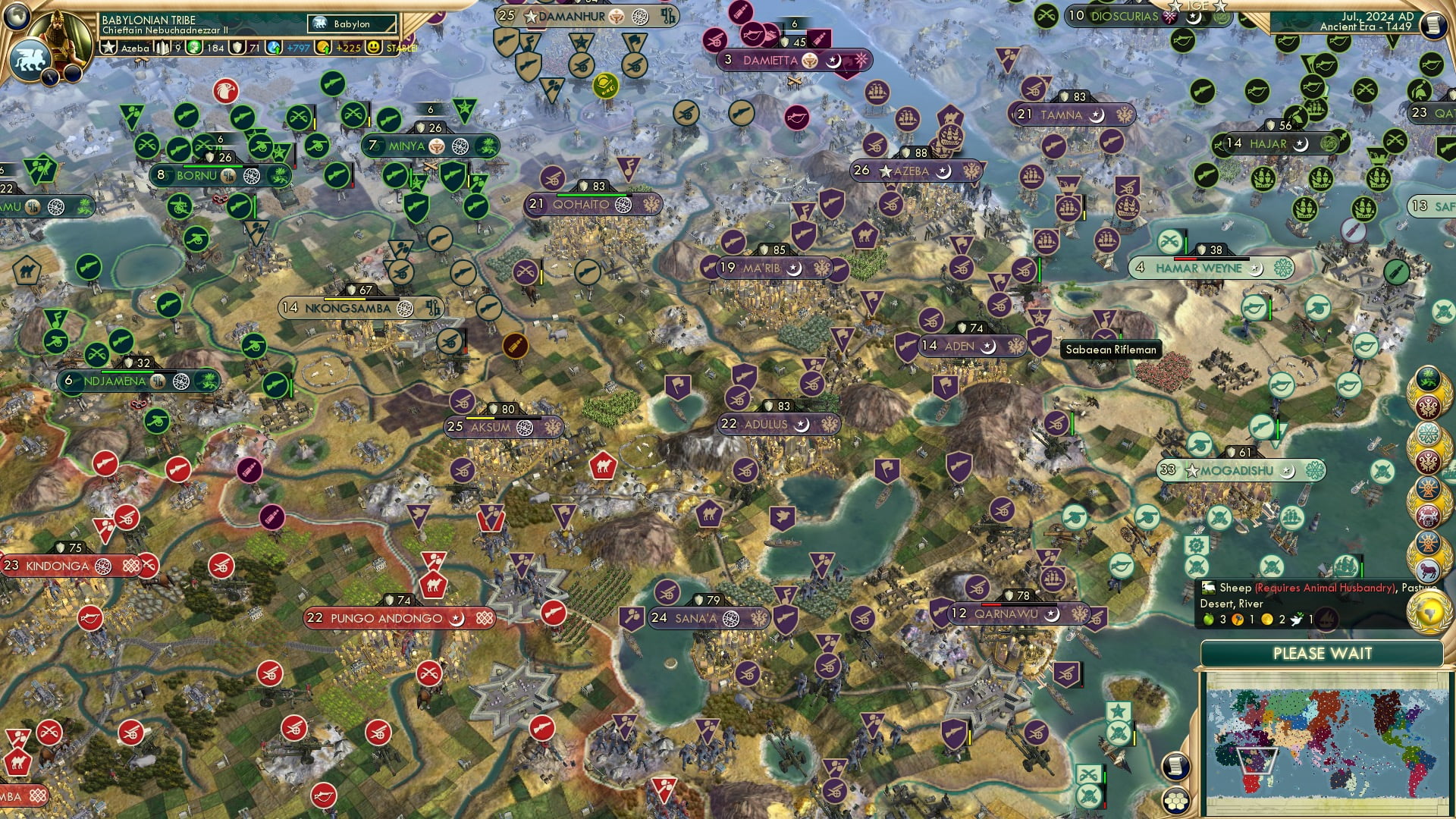Open the notification log scroll icon

coord(1175,766)
